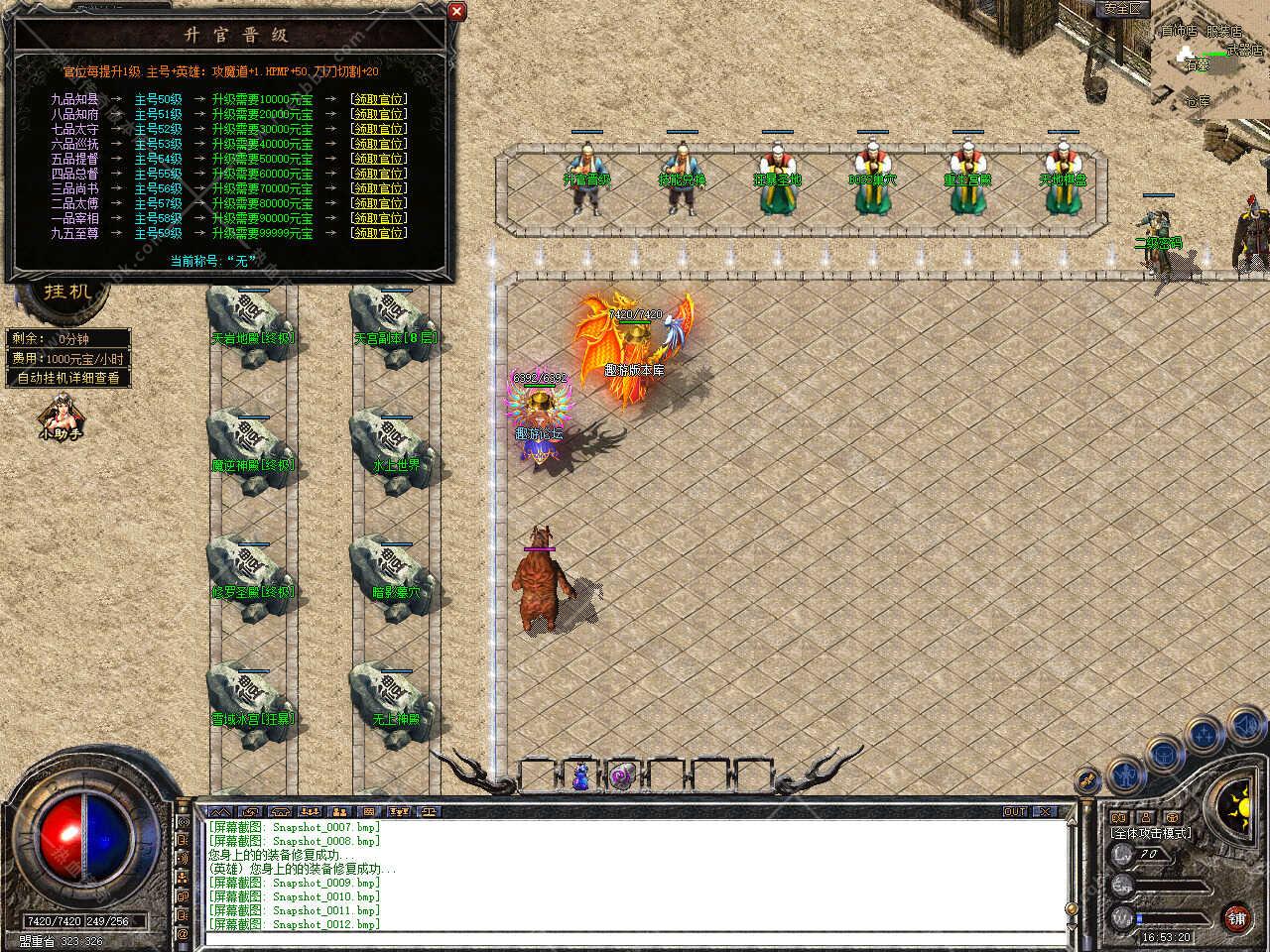Claim the 五品提督 rank via 领取官位
Image resolution: width=1270 pixels, height=952 pixels.
tap(378, 159)
